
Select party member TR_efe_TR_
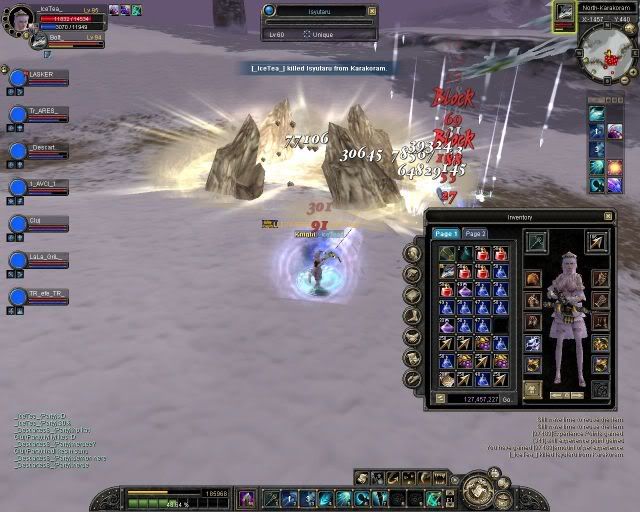[x=42, y=294]
